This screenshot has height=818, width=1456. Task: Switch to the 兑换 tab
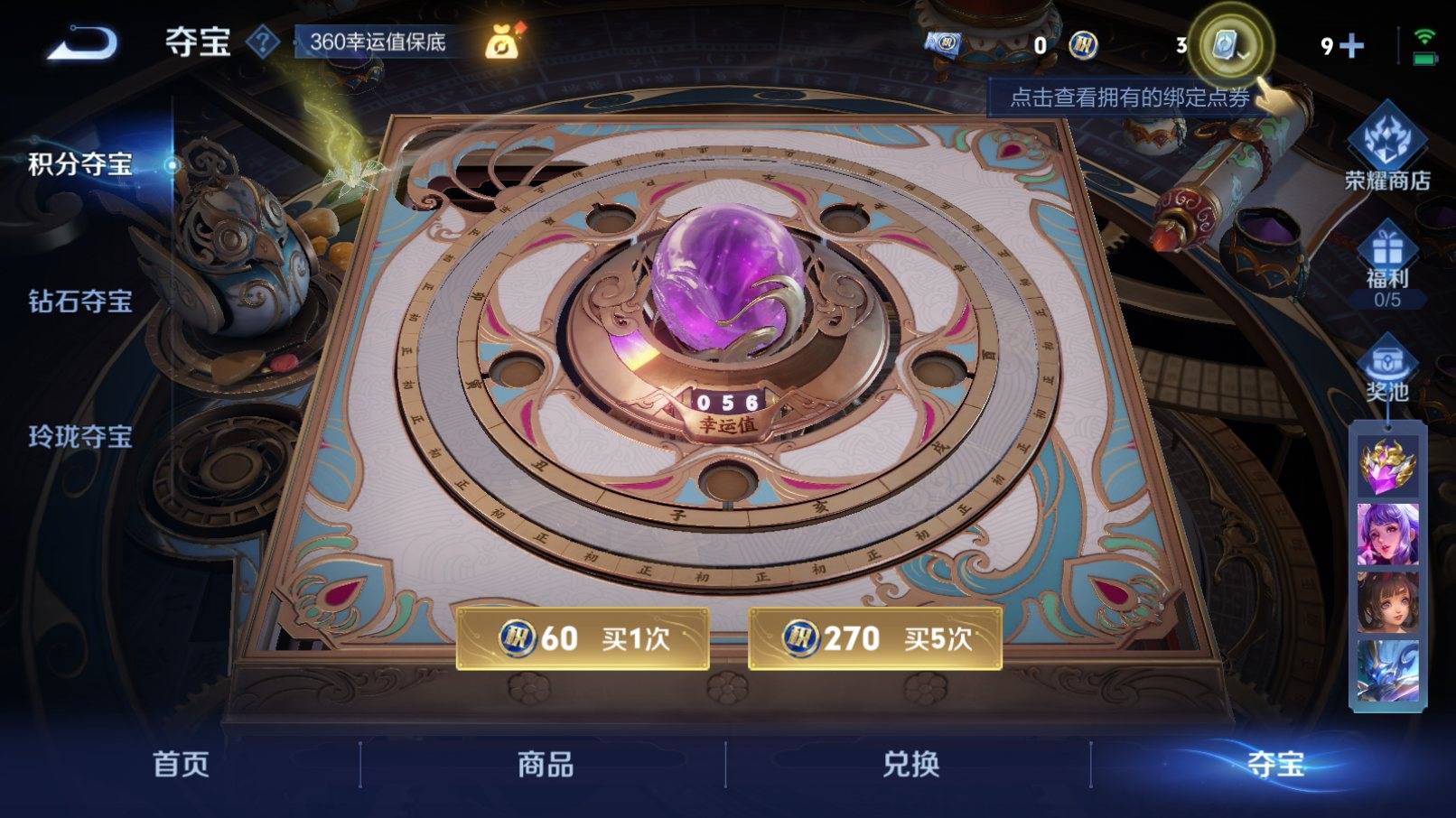[x=910, y=766]
